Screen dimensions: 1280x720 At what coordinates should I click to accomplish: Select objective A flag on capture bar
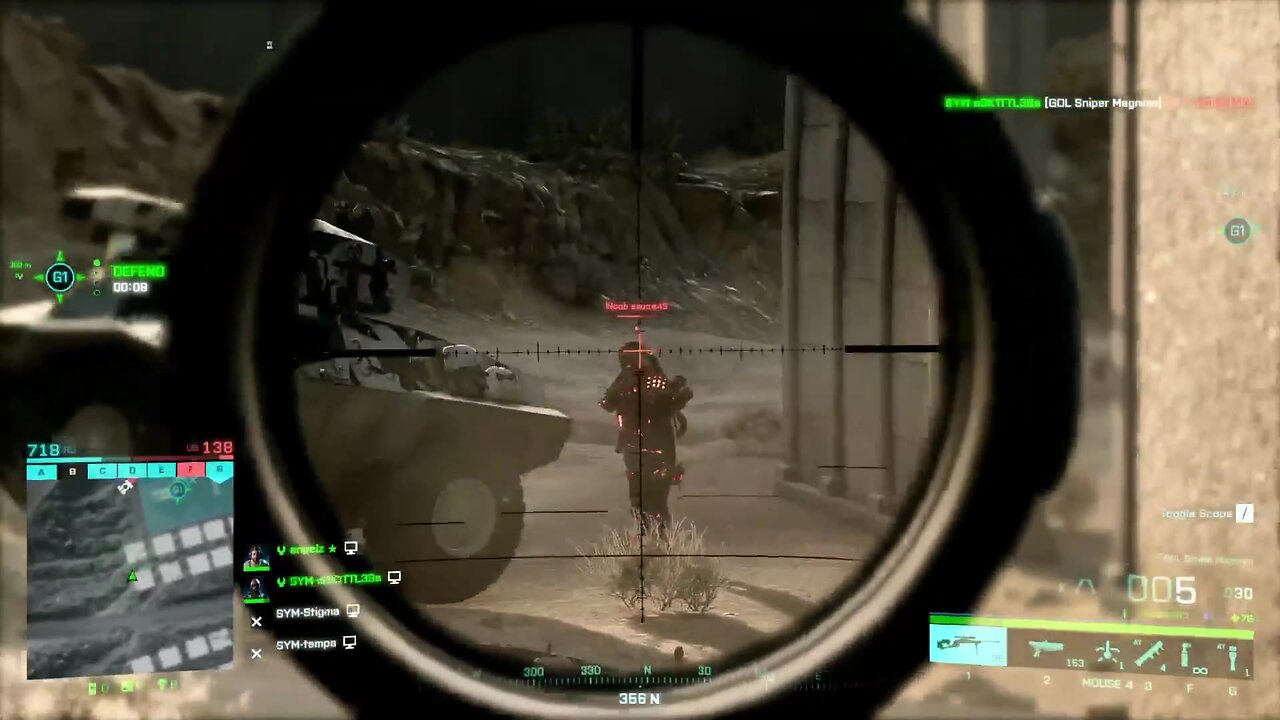(41, 472)
